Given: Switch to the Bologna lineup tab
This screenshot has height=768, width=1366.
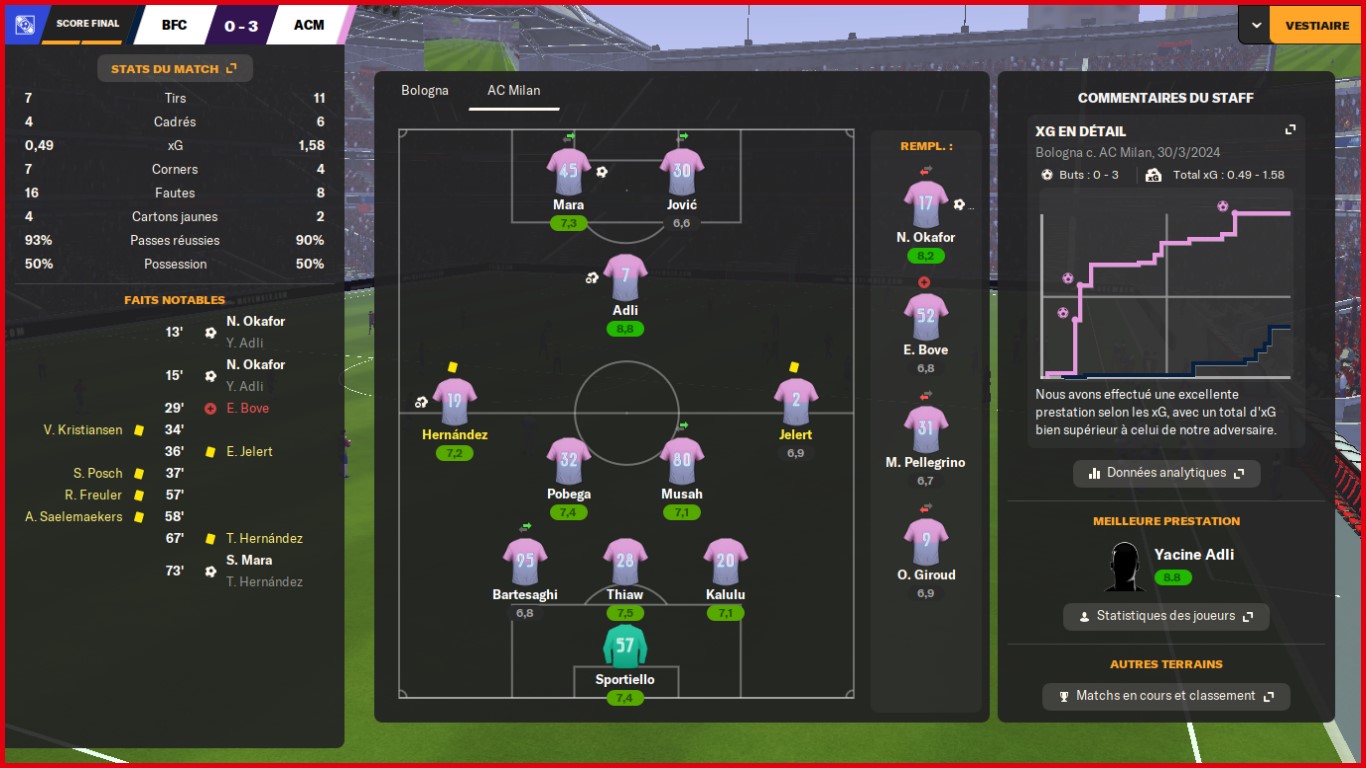Looking at the screenshot, I should coord(425,90).
